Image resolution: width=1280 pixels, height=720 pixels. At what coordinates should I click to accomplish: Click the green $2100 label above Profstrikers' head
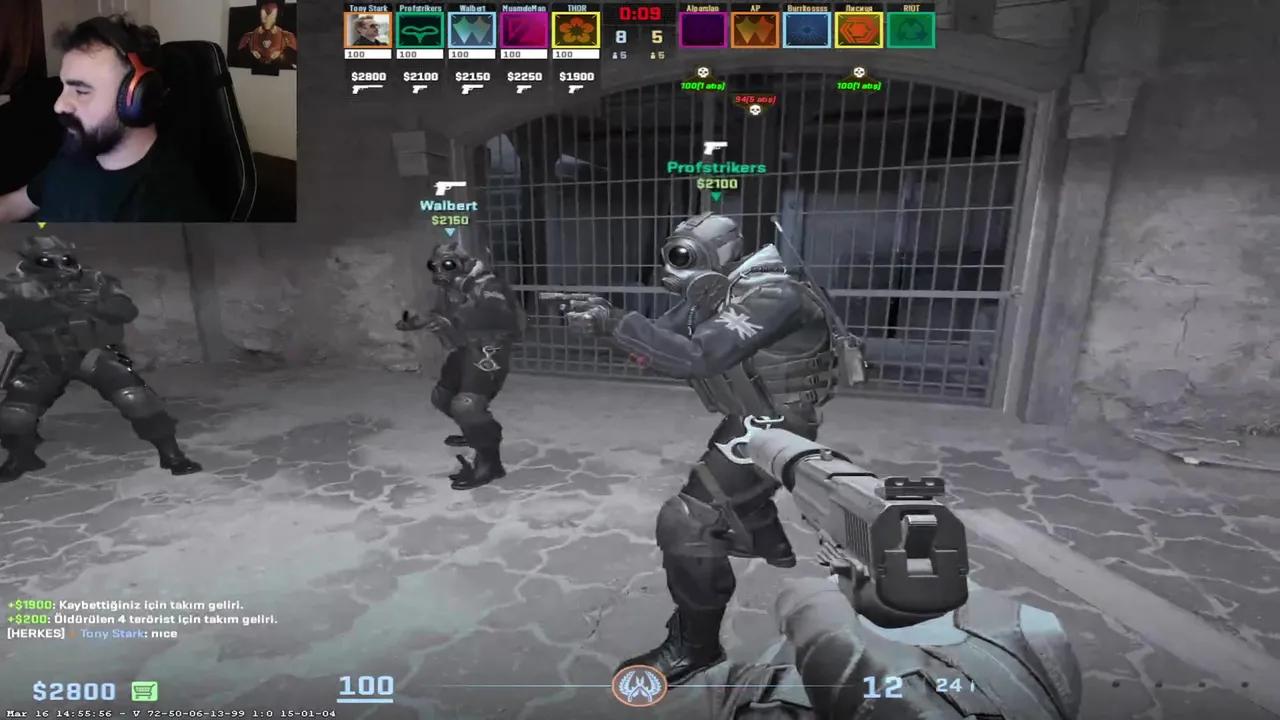(716, 184)
